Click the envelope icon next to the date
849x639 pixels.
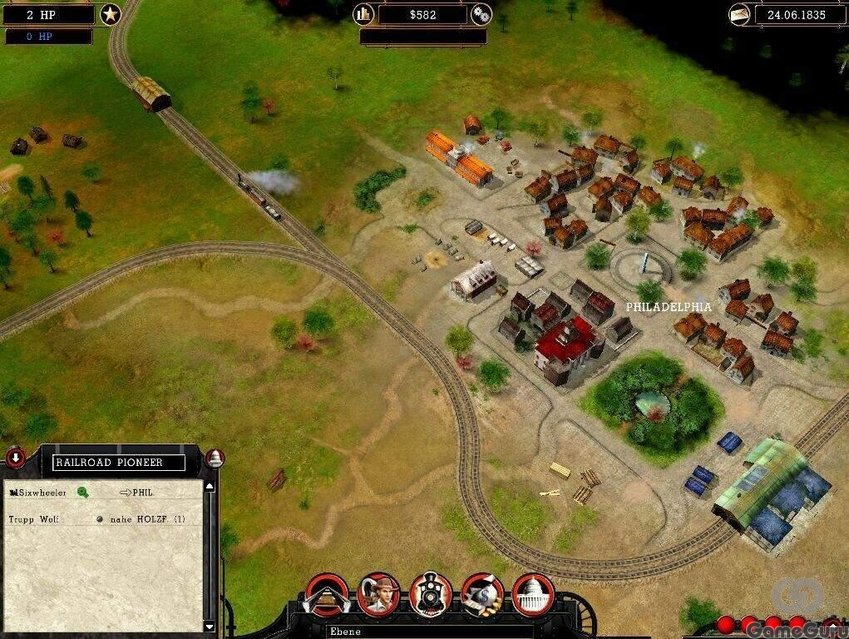(740, 14)
